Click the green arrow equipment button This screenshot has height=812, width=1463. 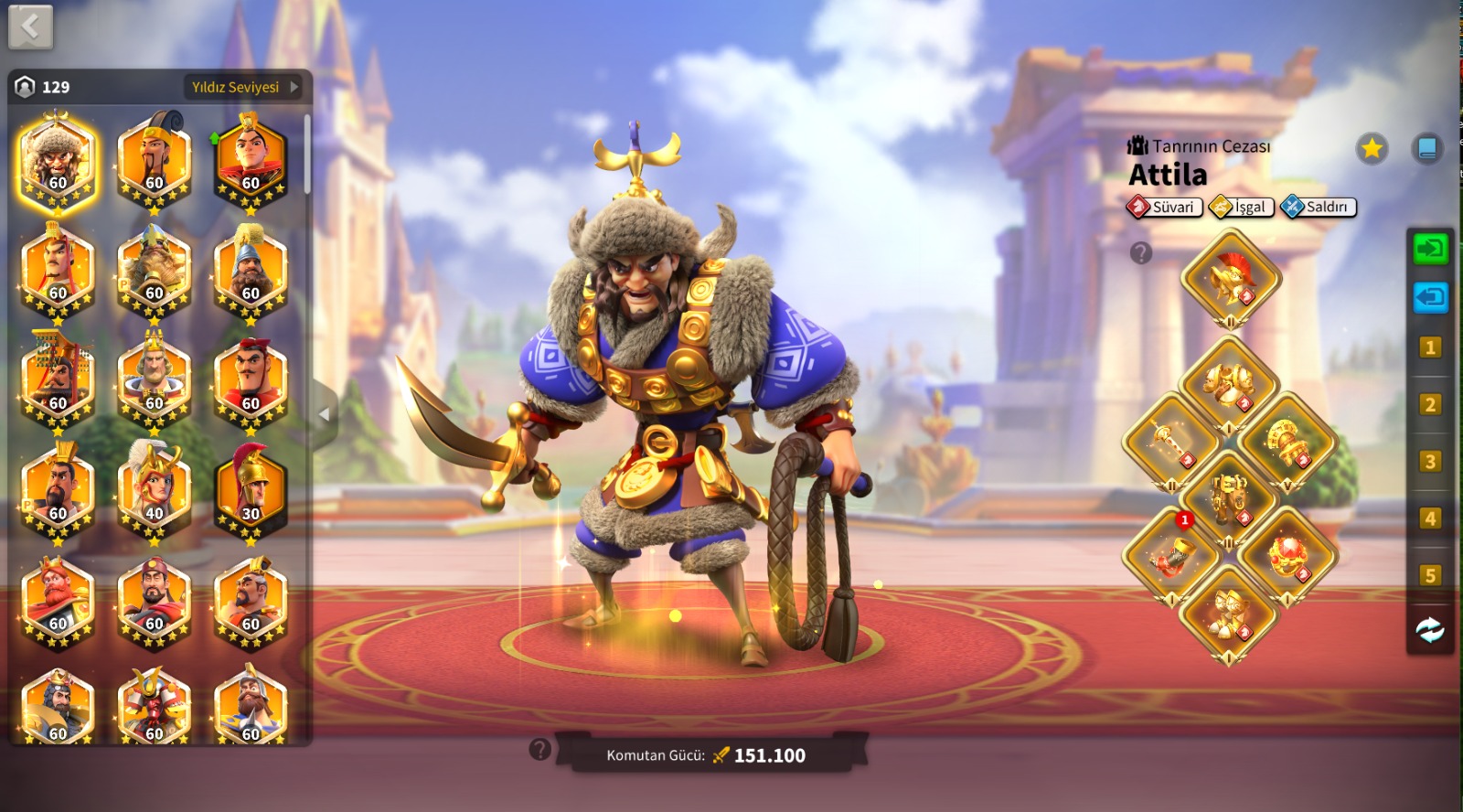tap(1430, 248)
